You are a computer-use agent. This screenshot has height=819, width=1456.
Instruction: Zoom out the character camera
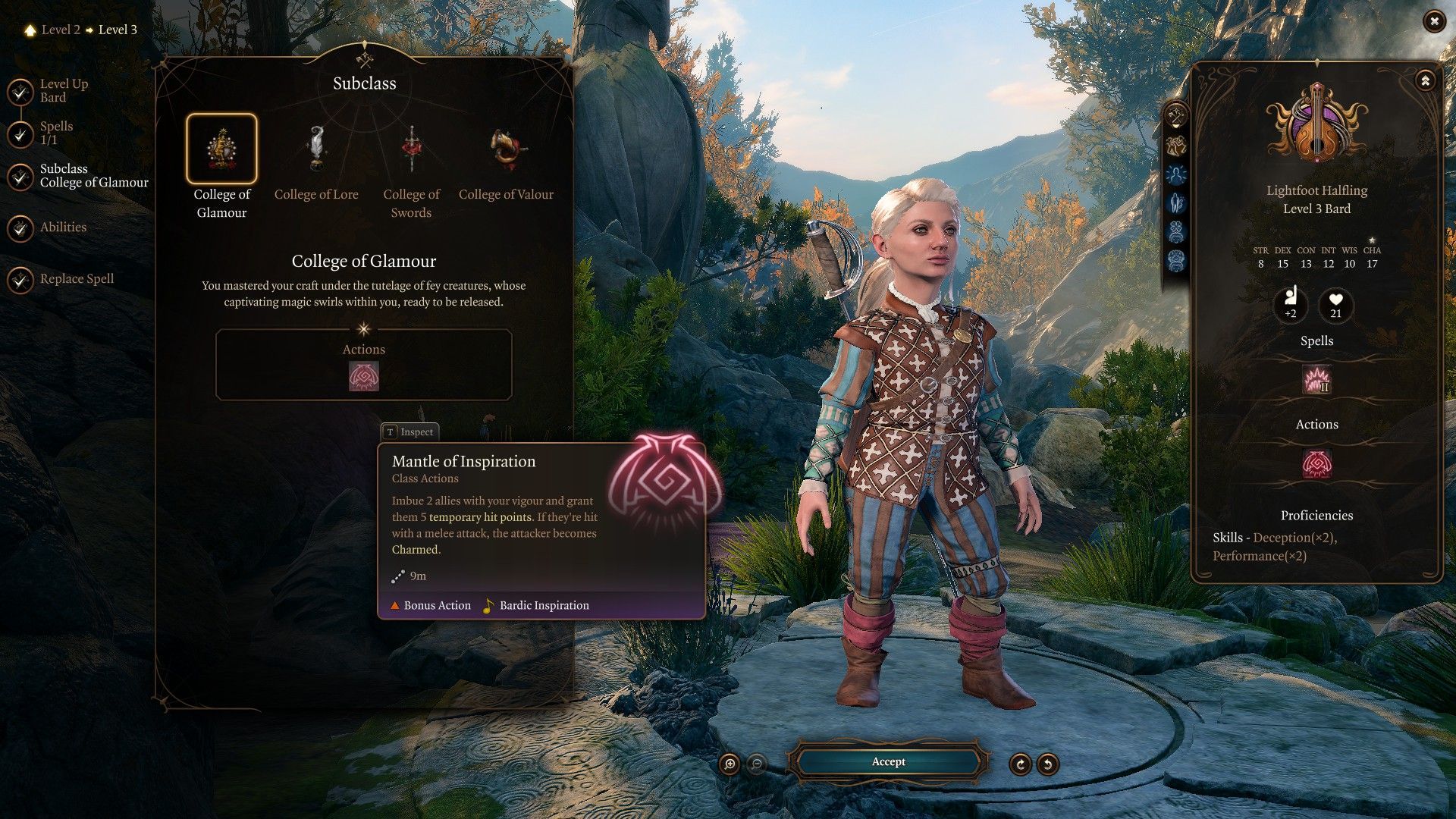756,764
